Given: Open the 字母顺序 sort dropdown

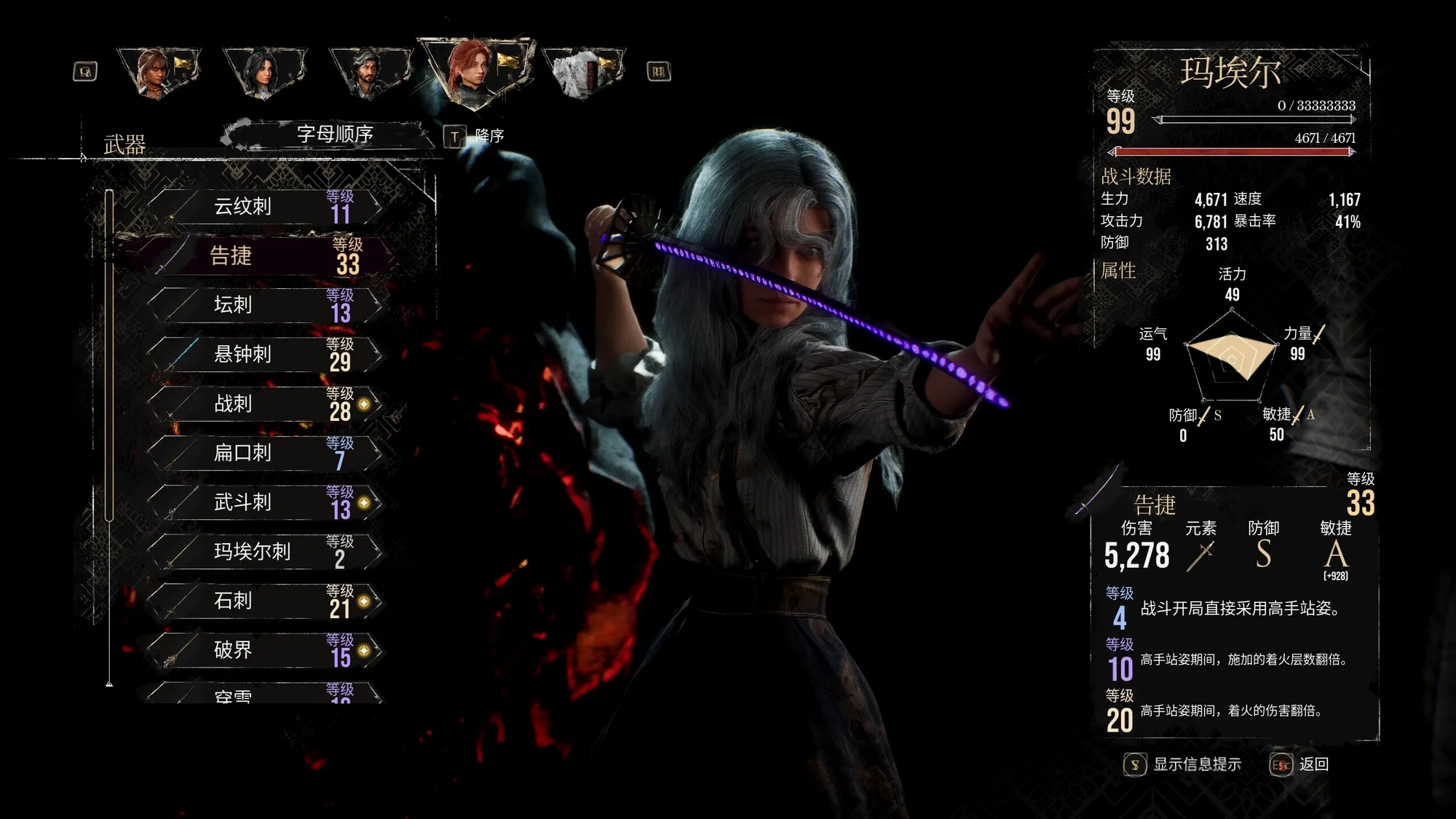Looking at the screenshot, I should pyautogui.click(x=334, y=135).
